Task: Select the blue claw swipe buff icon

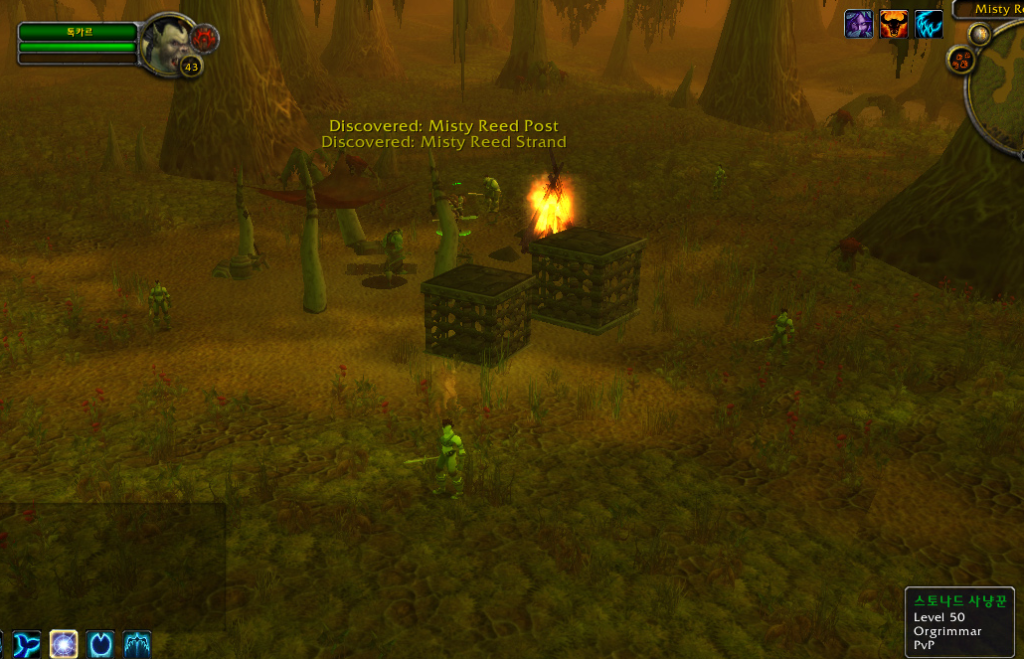Action: point(929,24)
